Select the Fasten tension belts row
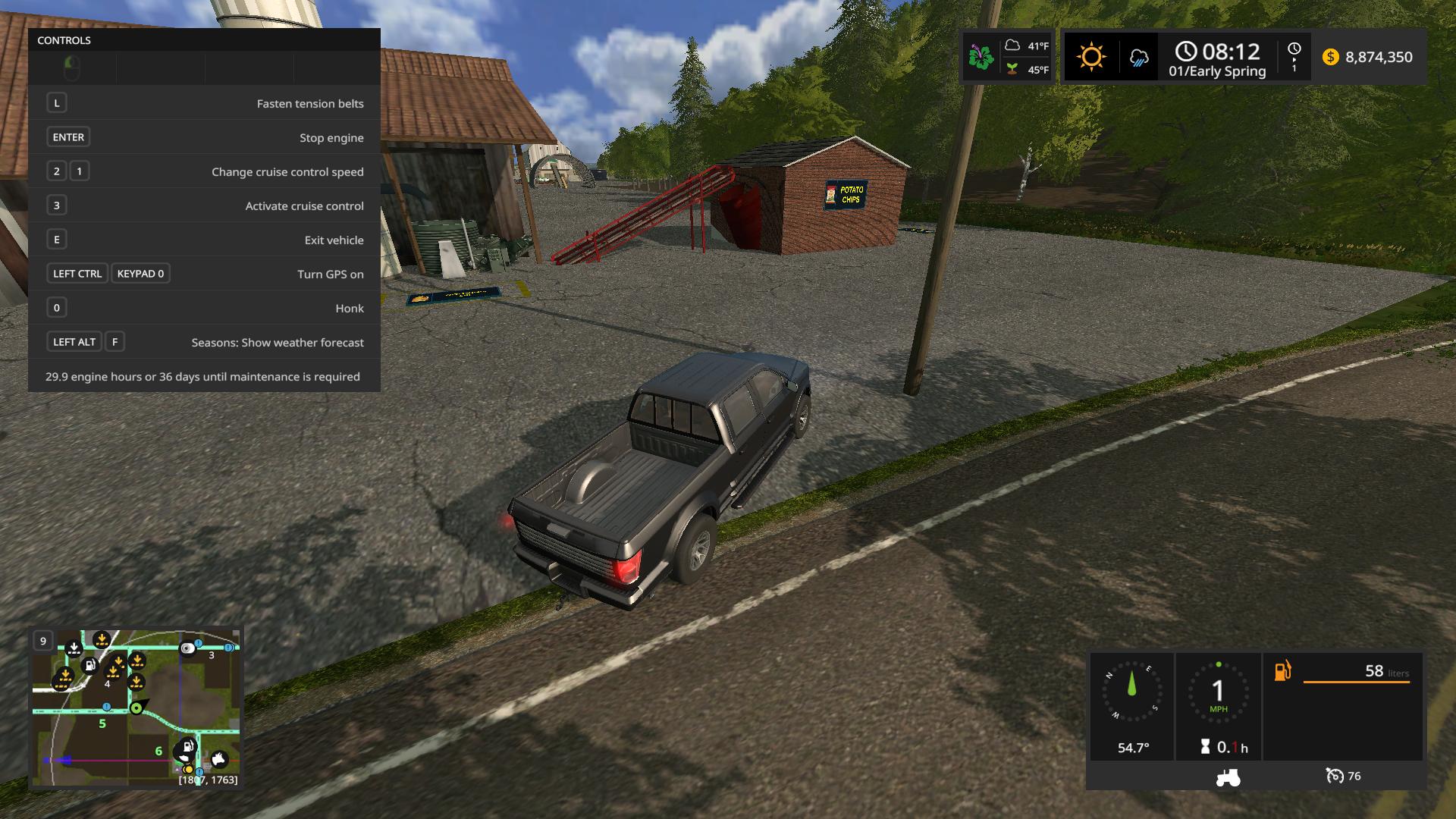This screenshot has width=1456, height=819. [x=204, y=103]
